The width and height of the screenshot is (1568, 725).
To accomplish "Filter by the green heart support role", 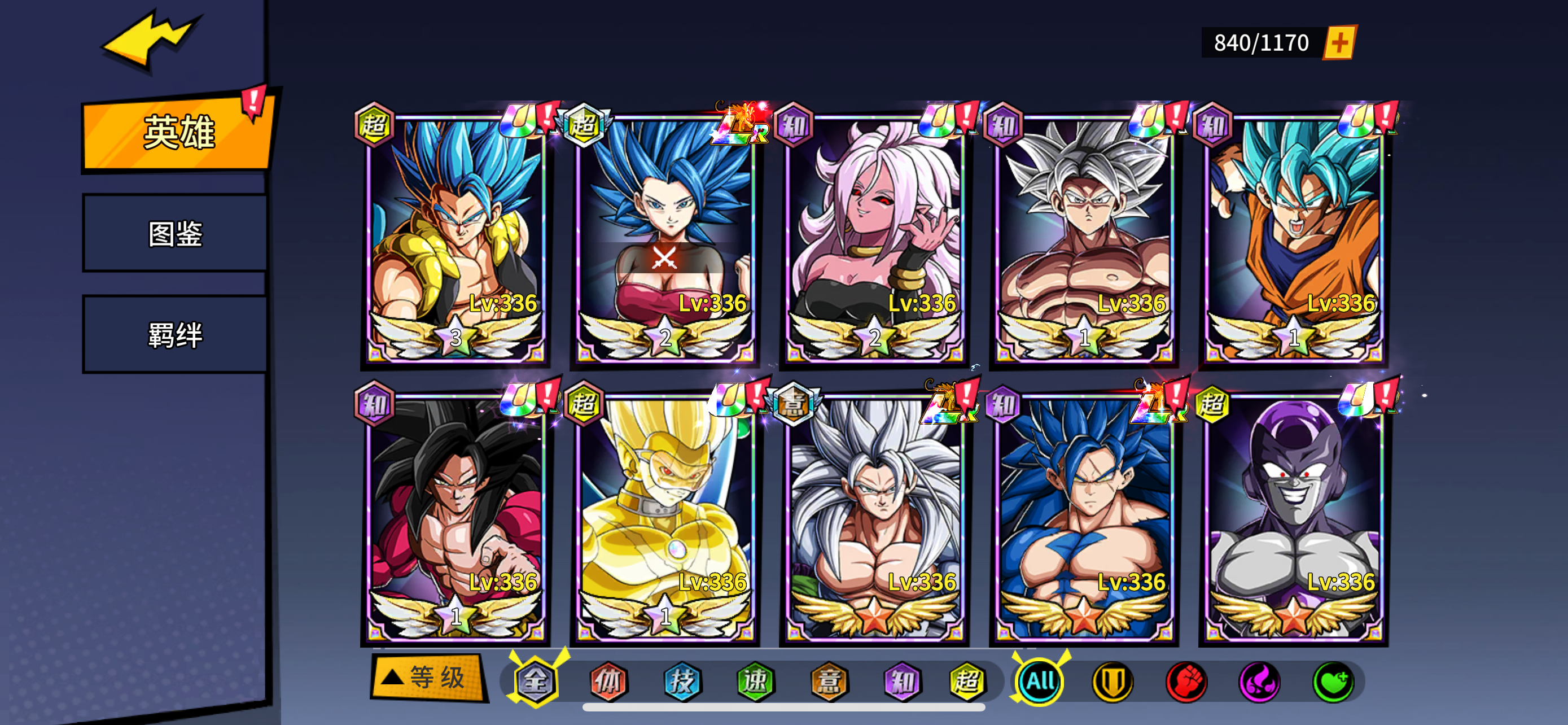I will click(x=1333, y=681).
